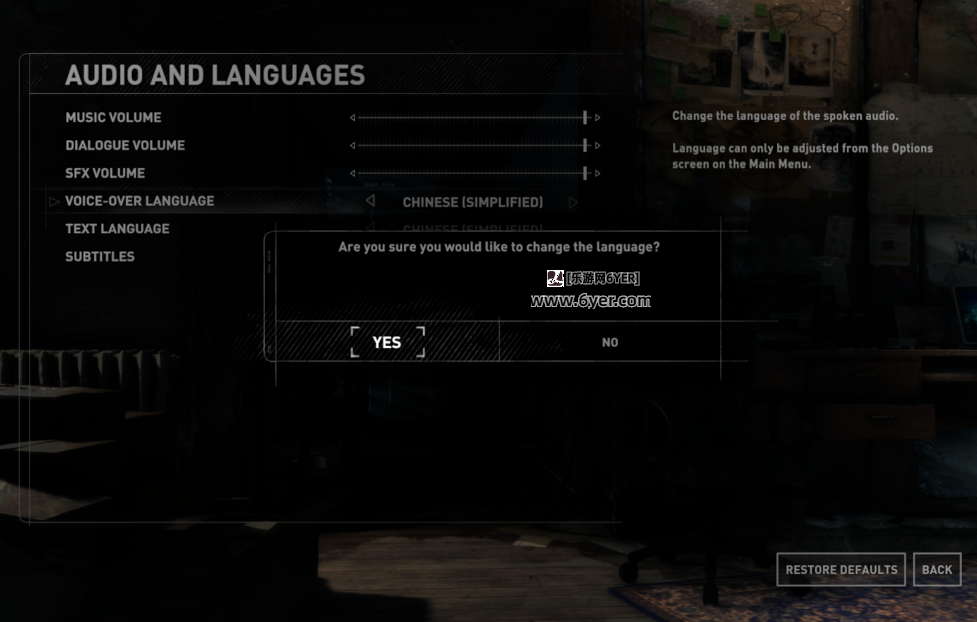
Task: Adjust the Music Volume slider
Action: [475, 118]
